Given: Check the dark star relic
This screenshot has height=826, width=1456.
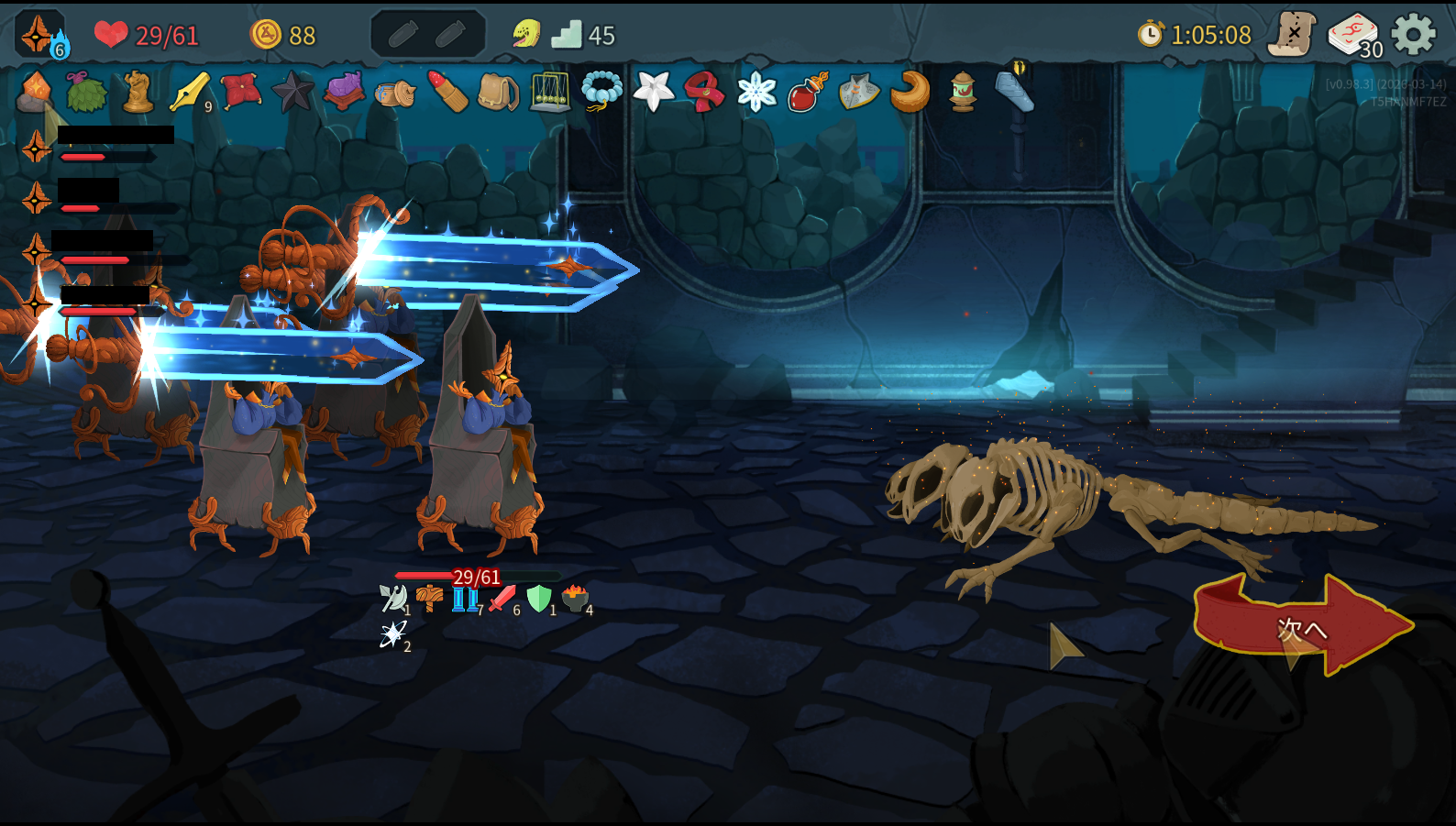Looking at the screenshot, I should coord(292,92).
